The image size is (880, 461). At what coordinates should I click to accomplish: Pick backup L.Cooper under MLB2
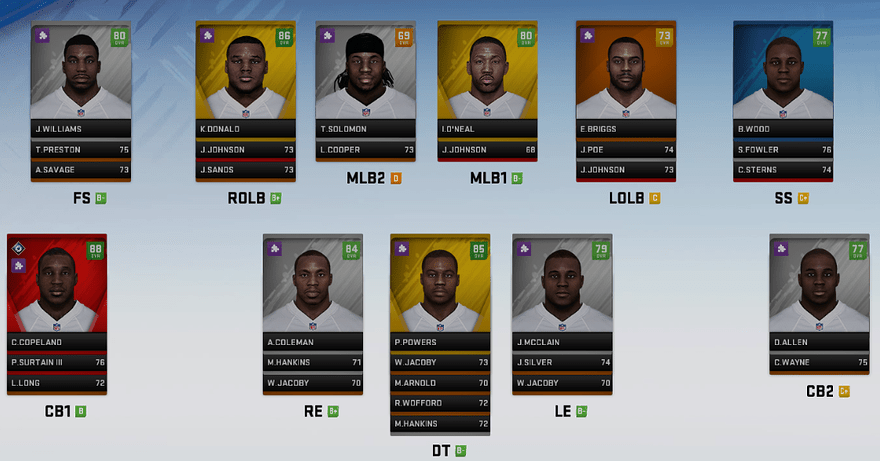(x=365, y=150)
